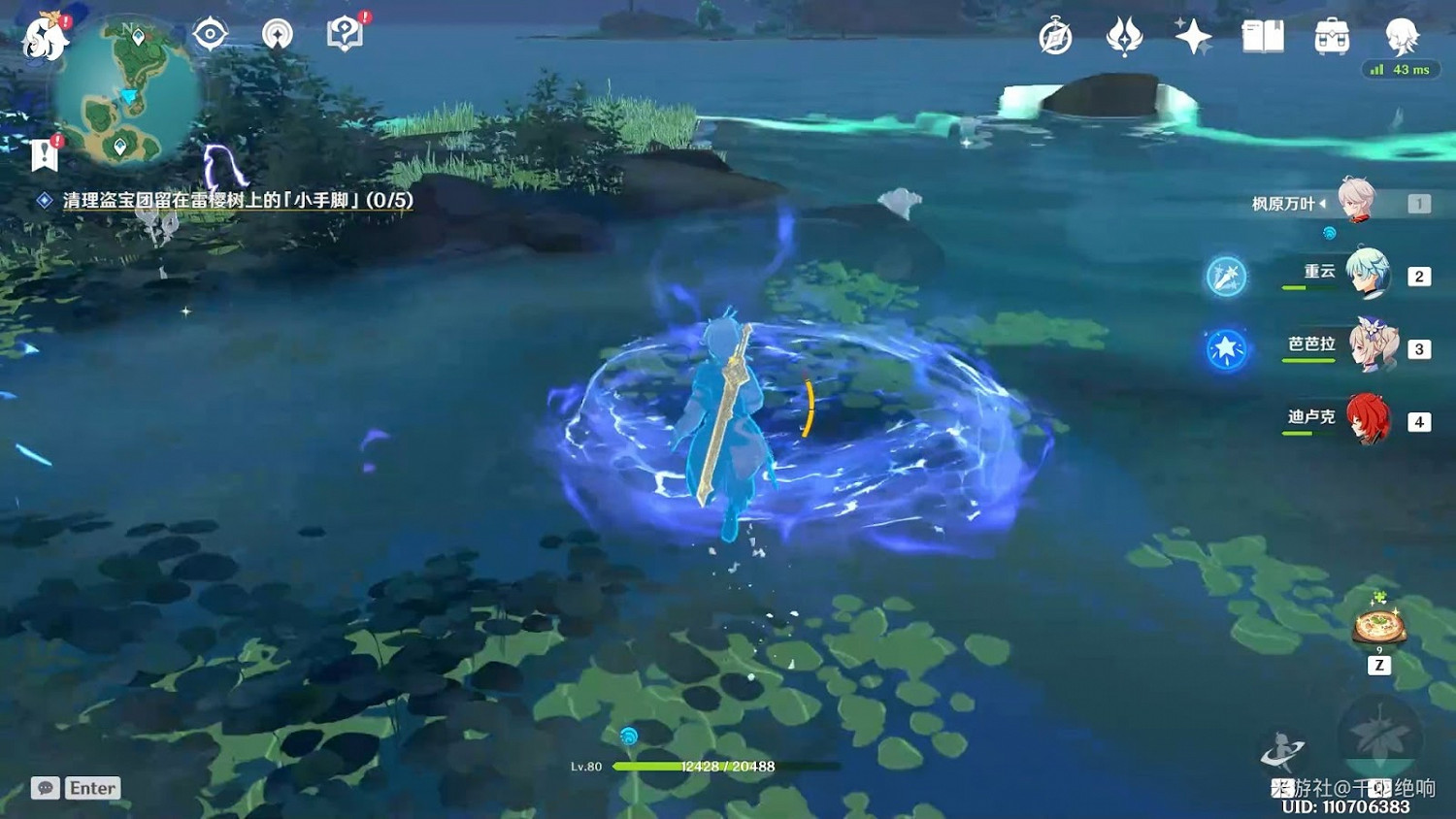Click the guide tracking beacon icon
The height and width of the screenshot is (819, 1456).
[x=279, y=32]
